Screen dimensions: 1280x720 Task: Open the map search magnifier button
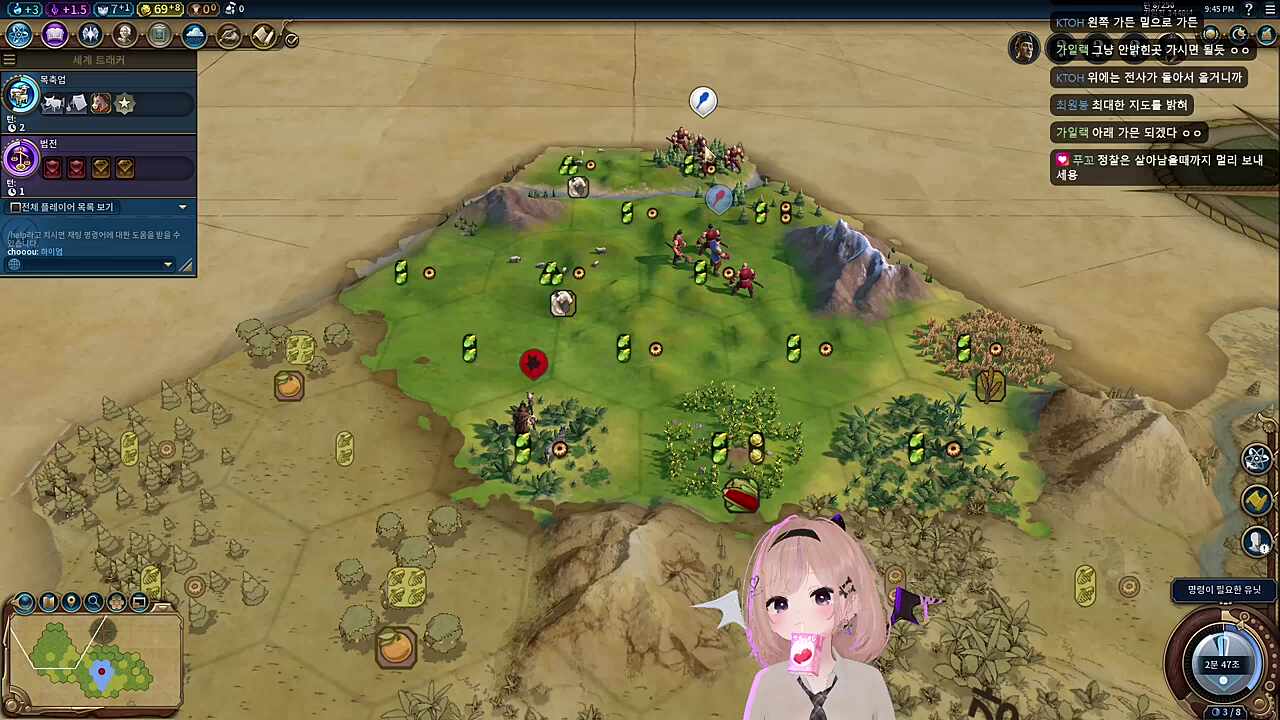tap(94, 602)
